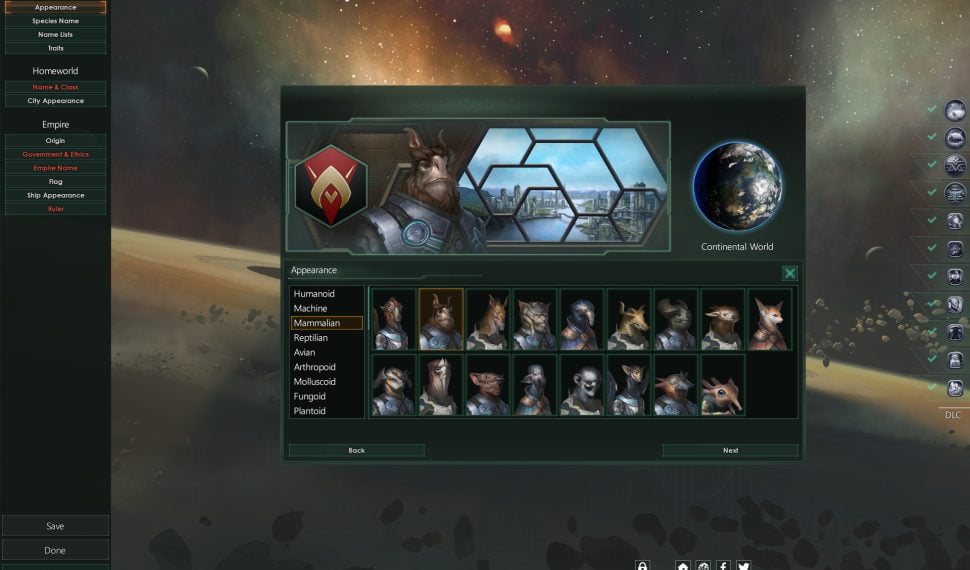Image resolution: width=970 pixels, height=570 pixels.
Task: Go to the Flag section
Action: coord(55,182)
